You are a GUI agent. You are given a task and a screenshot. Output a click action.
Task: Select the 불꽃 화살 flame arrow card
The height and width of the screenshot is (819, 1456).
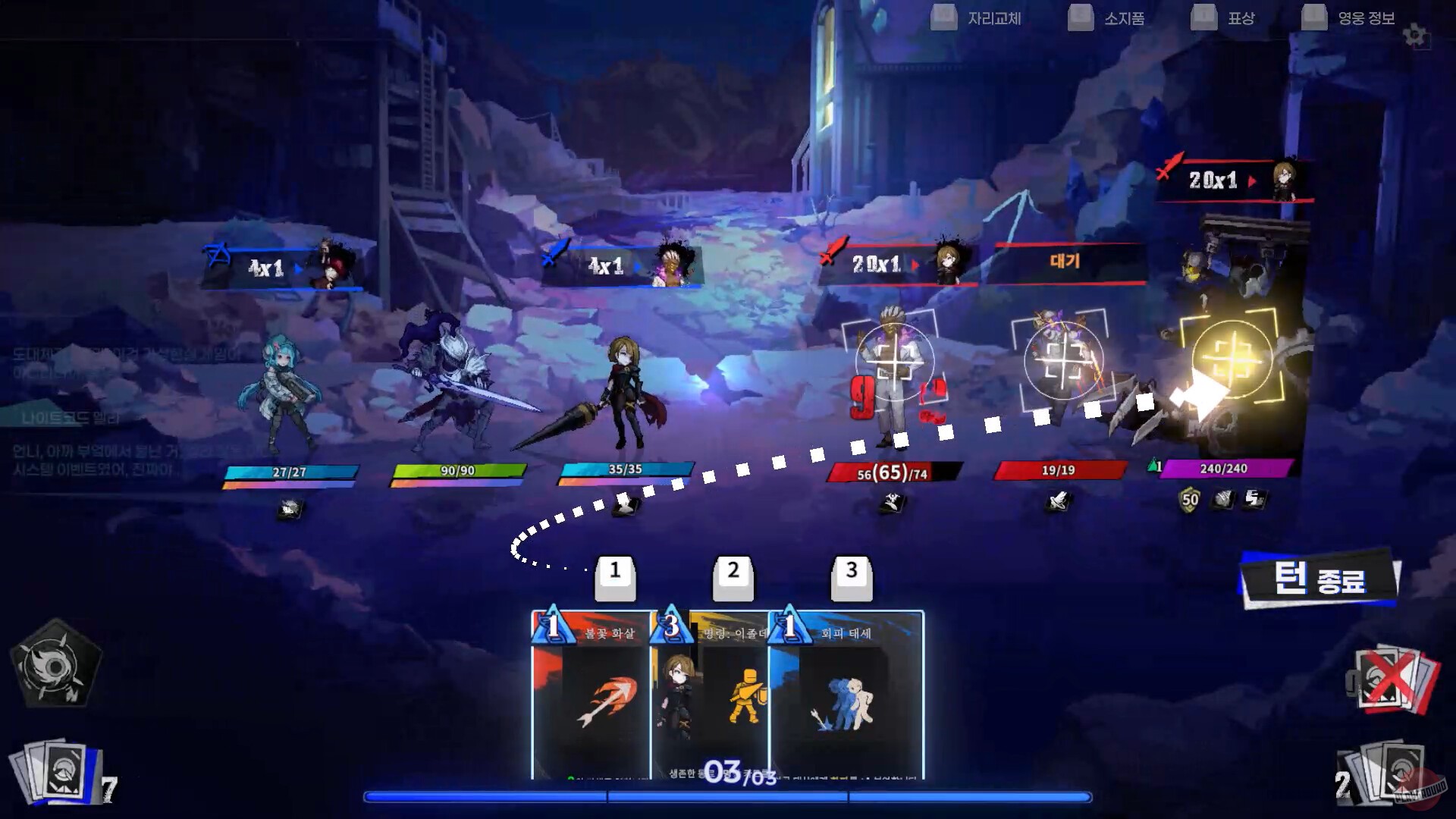point(591,690)
